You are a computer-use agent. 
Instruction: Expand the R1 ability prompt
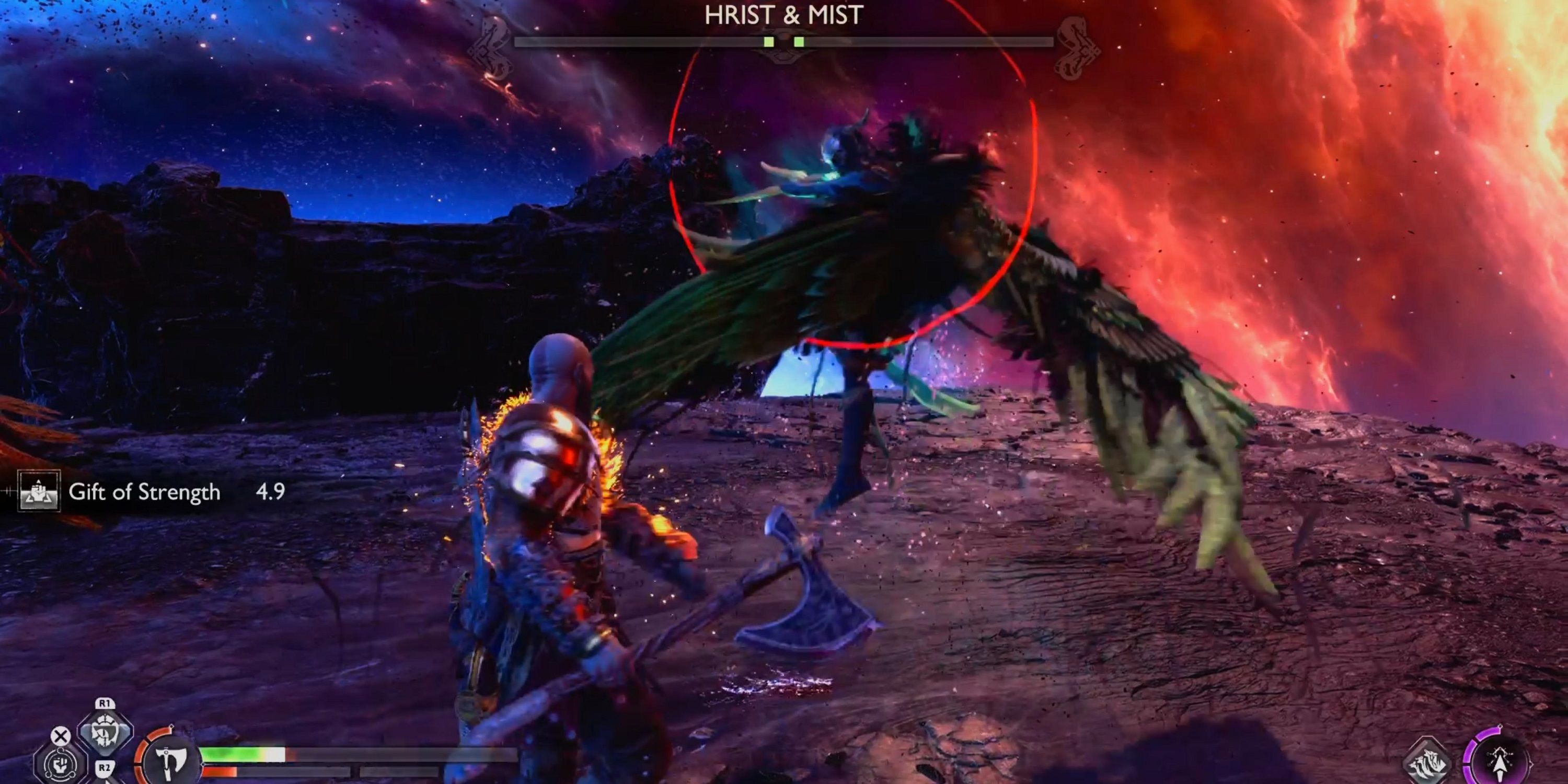(x=105, y=704)
